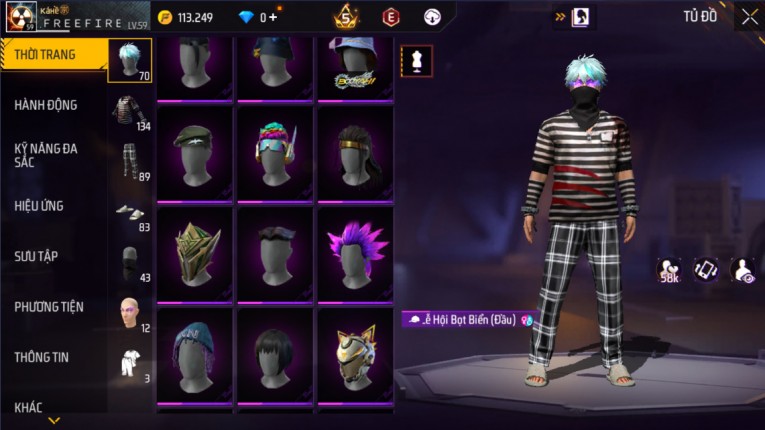Select the black bob hair item
This screenshot has height=430, width=765.
[275, 357]
